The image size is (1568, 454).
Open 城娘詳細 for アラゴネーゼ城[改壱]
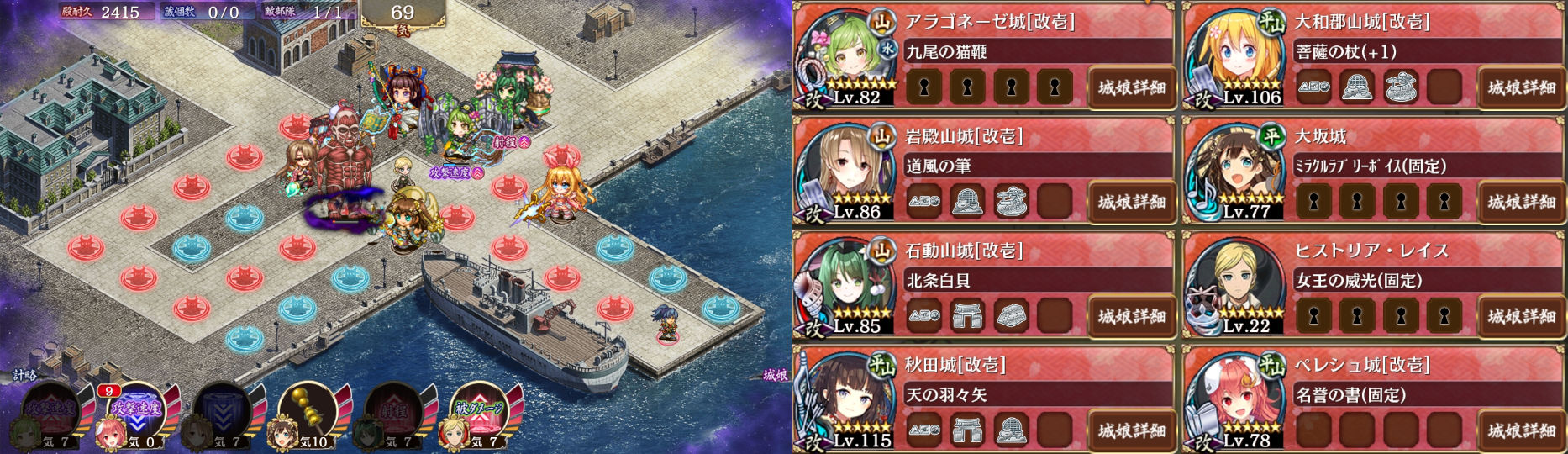[1131, 87]
